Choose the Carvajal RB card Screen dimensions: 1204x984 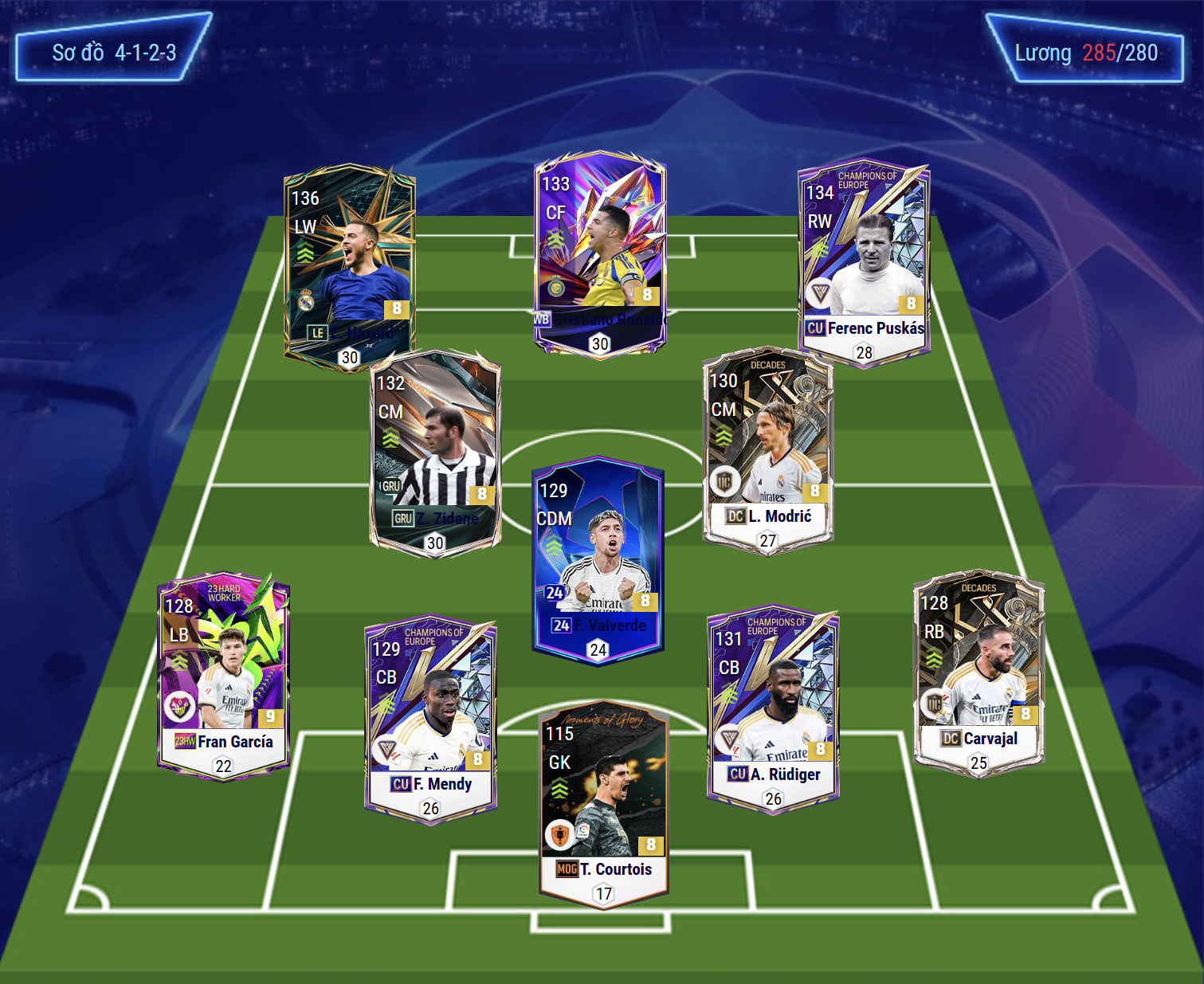click(978, 671)
